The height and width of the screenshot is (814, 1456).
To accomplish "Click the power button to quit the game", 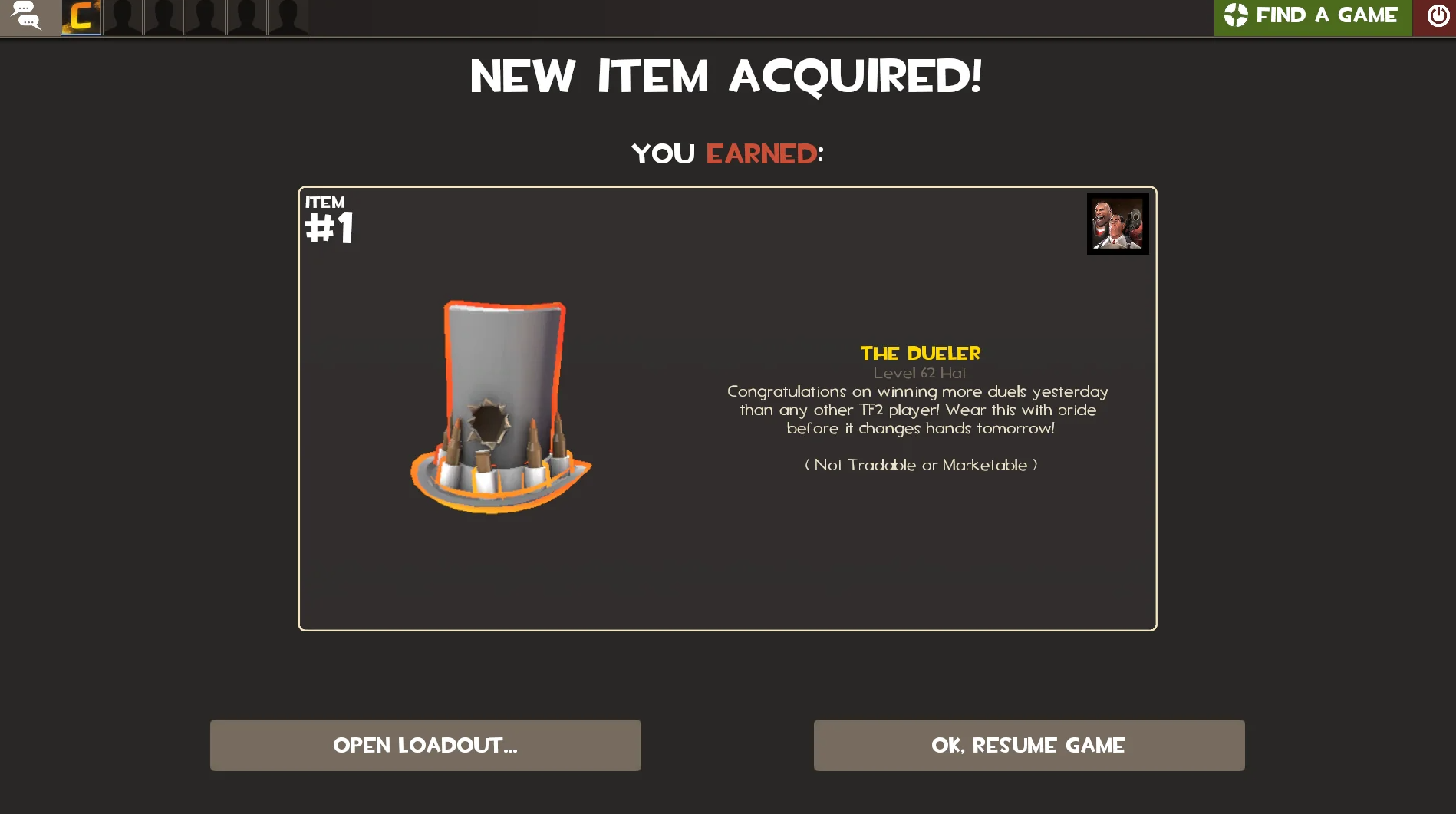I will 1436,15.
